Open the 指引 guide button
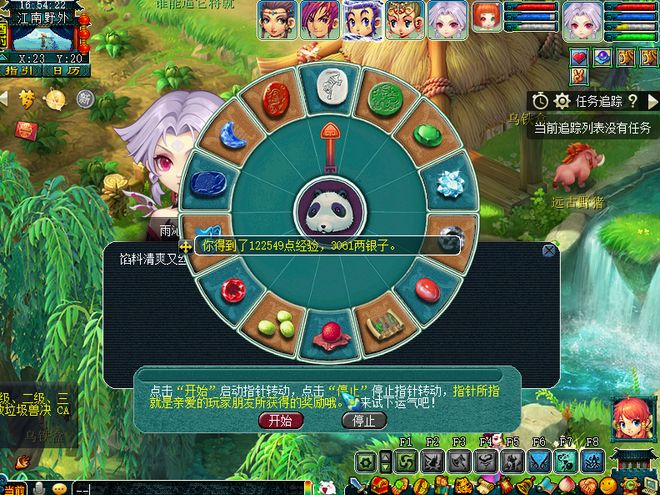 pyautogui.click(x=19, y=71)
